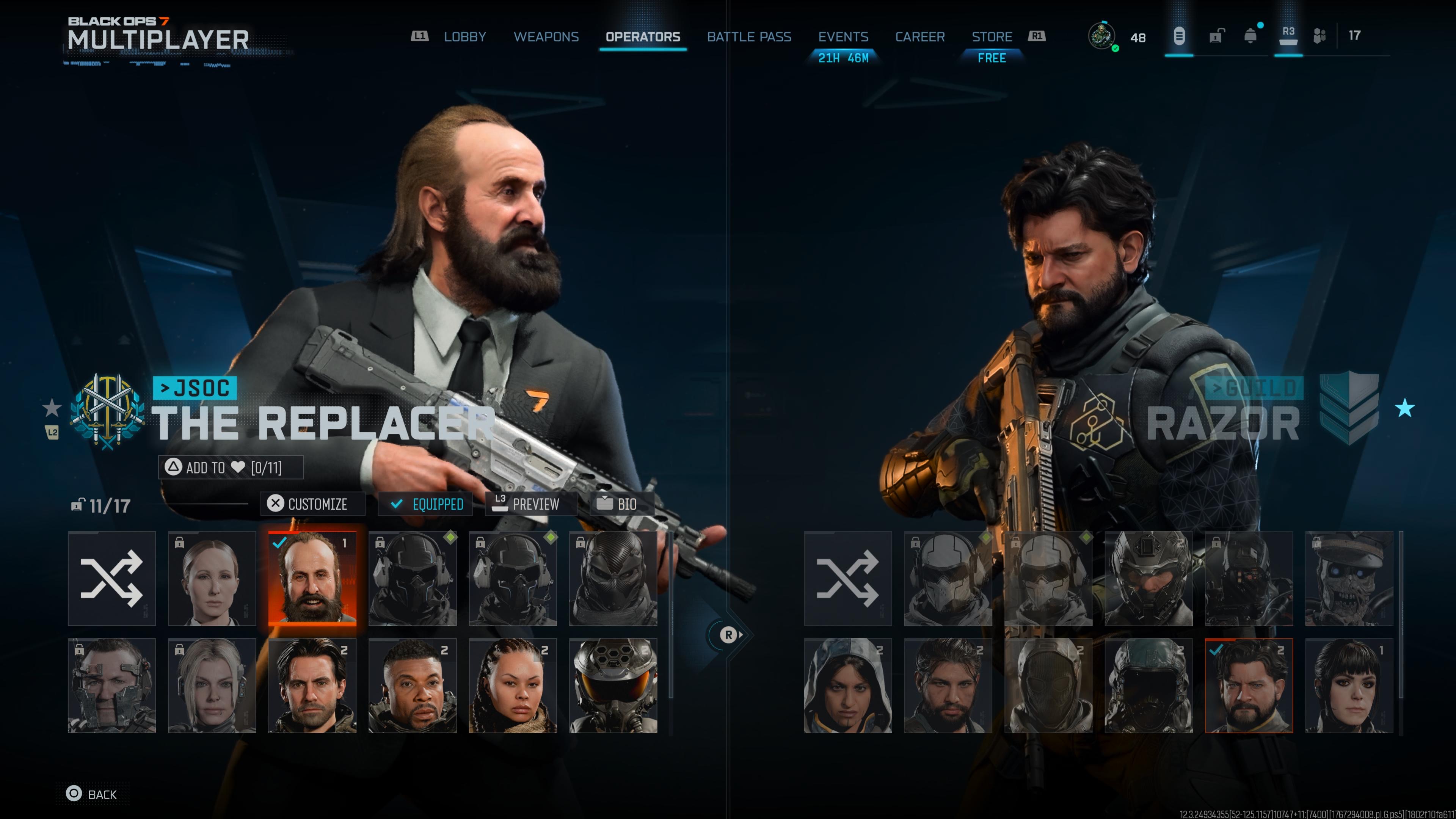Choose the equipped Razor operator portrait
This screenshot has width=1456, height=819.
pos(1249,686)
